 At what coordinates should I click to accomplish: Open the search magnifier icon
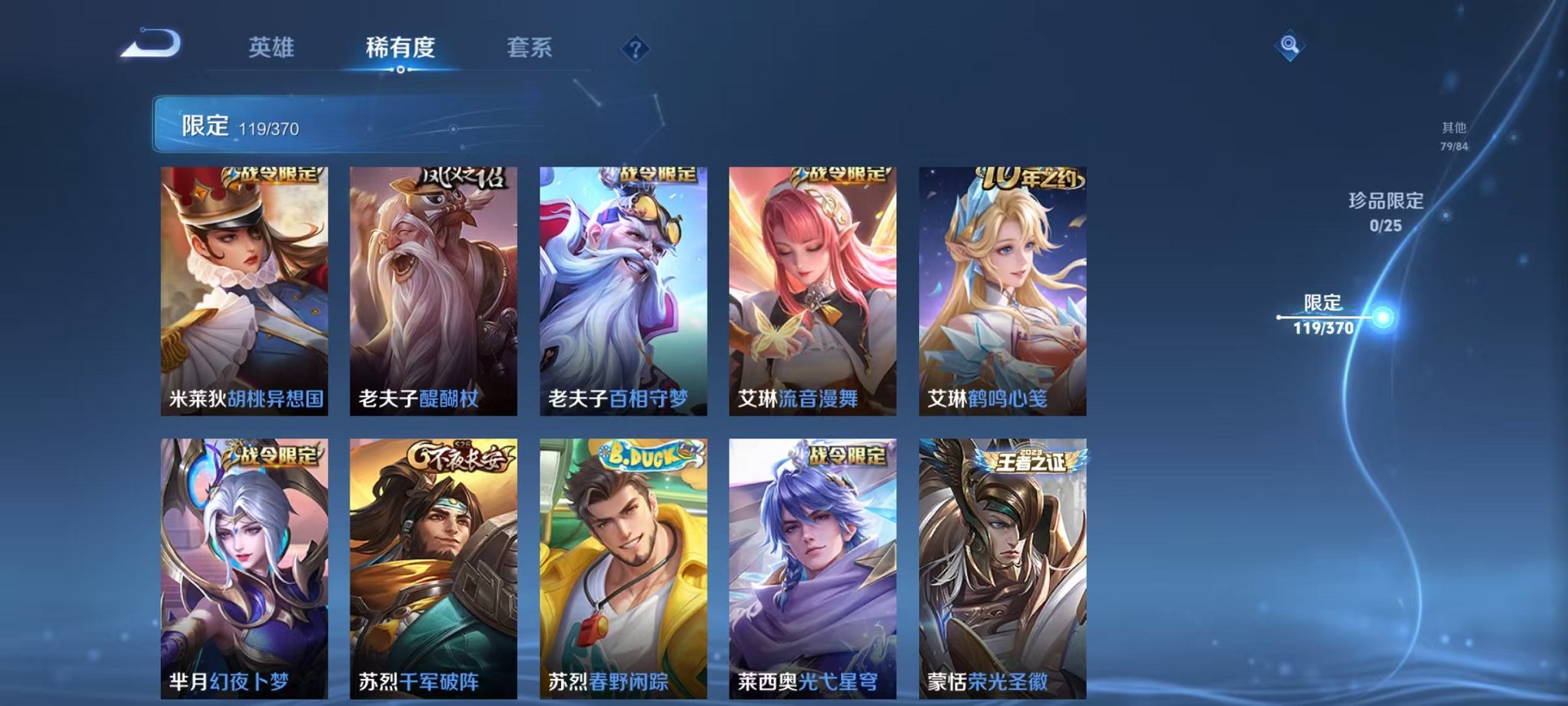pos(1291,45)
